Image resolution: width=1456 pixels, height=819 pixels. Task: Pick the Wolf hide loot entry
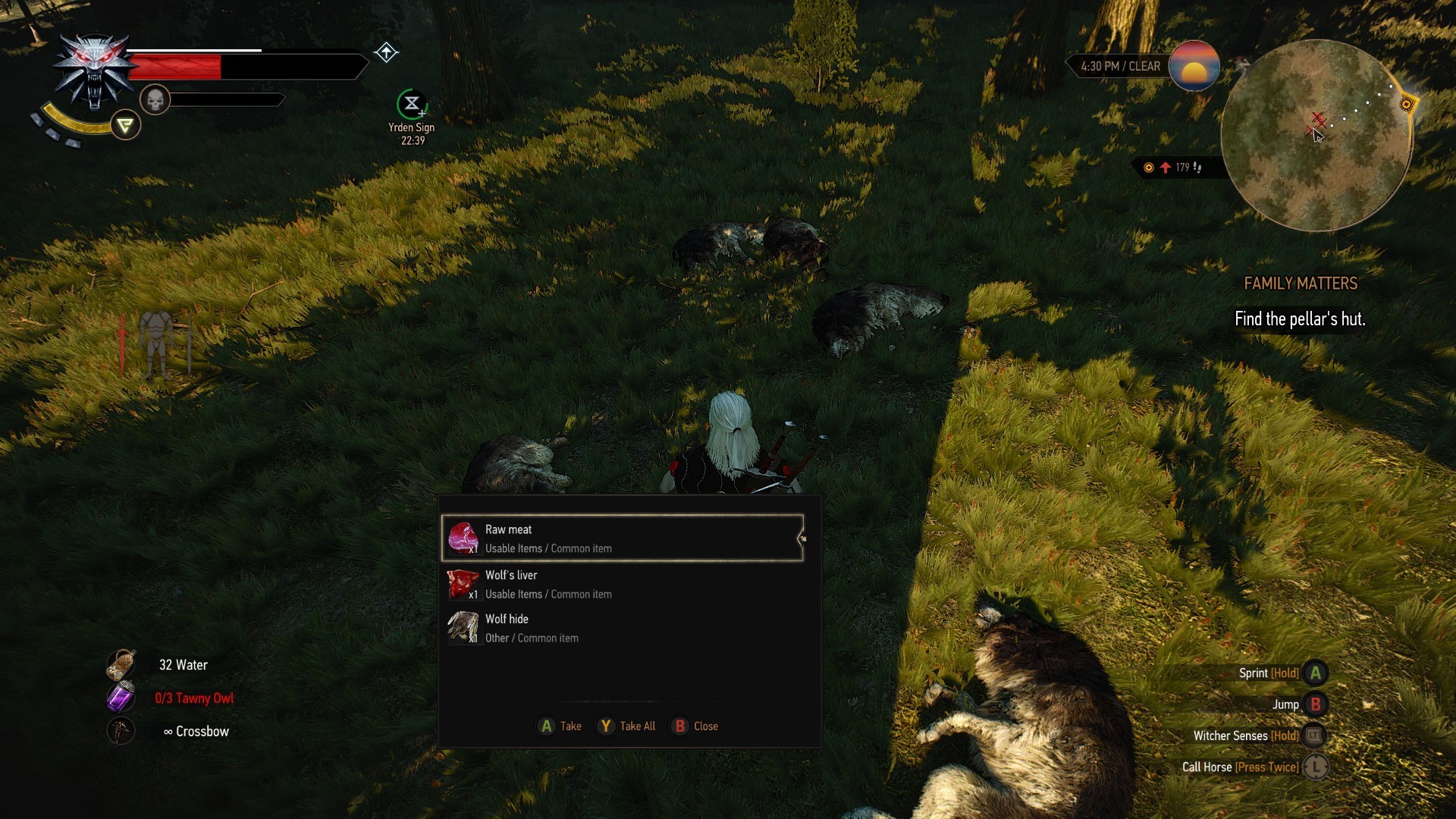click(x=622, y=629)
